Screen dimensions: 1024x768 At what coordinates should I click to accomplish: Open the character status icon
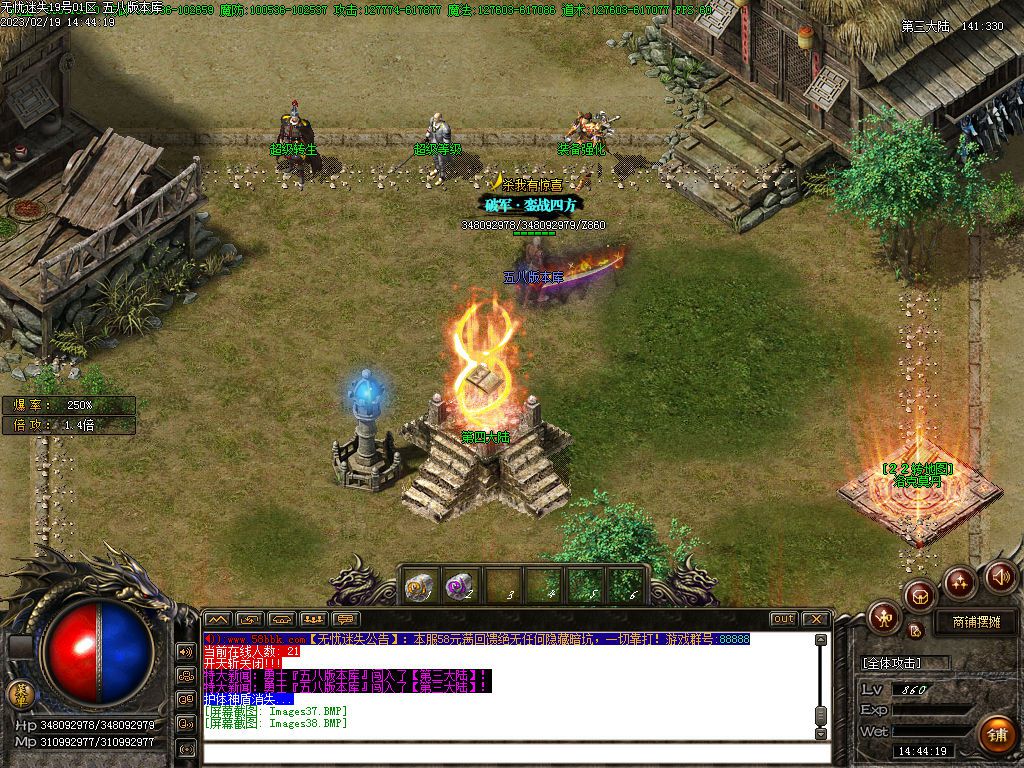(885, 617)
